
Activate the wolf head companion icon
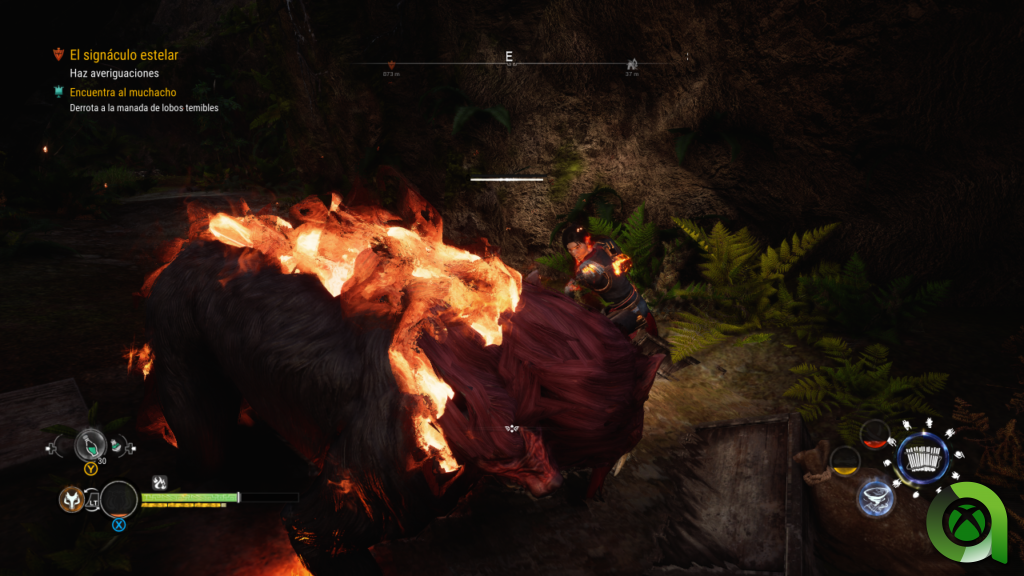(71, 498)
